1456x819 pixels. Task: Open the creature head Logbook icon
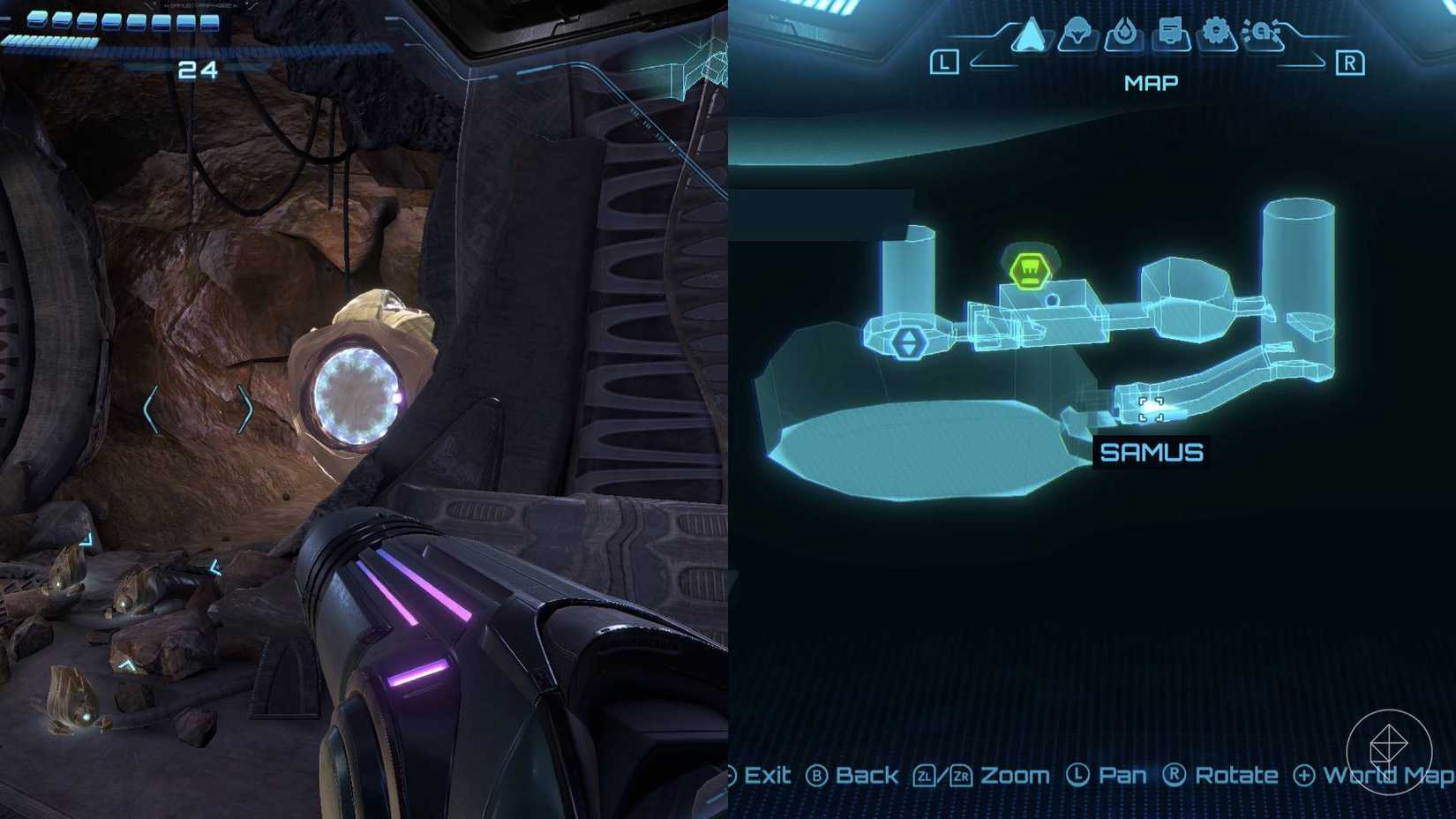coord(1077,30)
